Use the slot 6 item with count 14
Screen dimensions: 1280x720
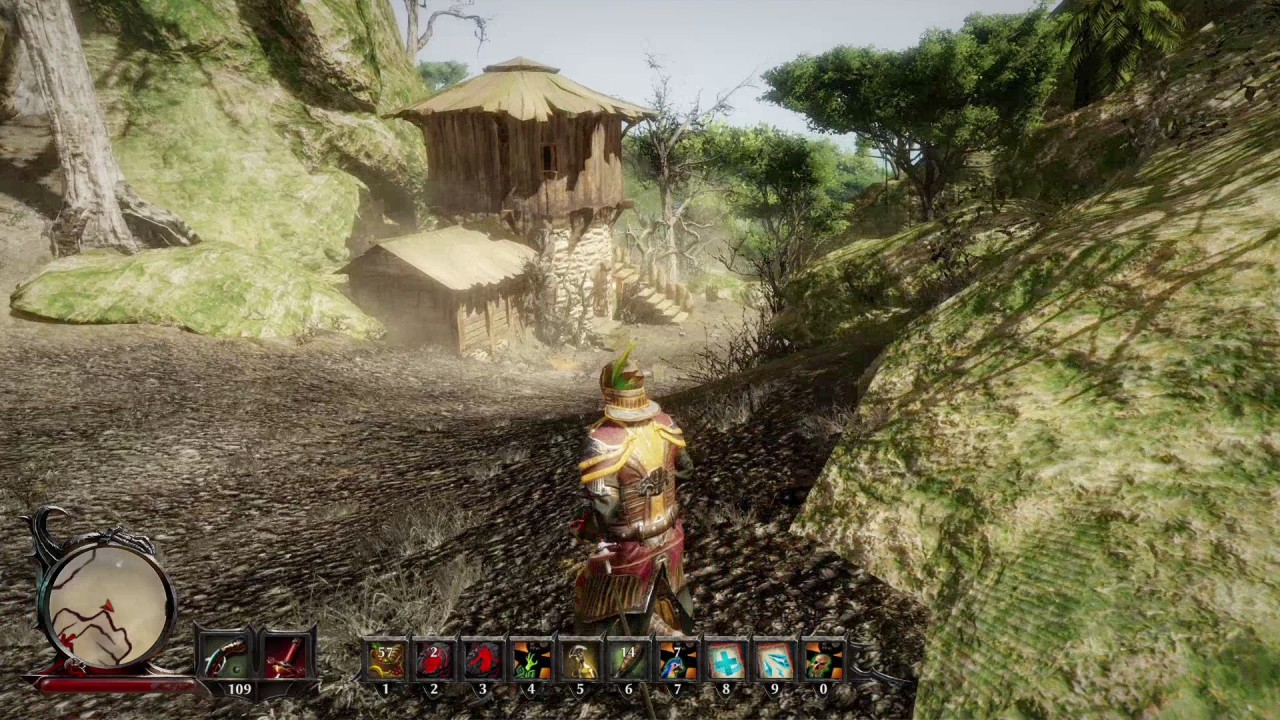628,661
